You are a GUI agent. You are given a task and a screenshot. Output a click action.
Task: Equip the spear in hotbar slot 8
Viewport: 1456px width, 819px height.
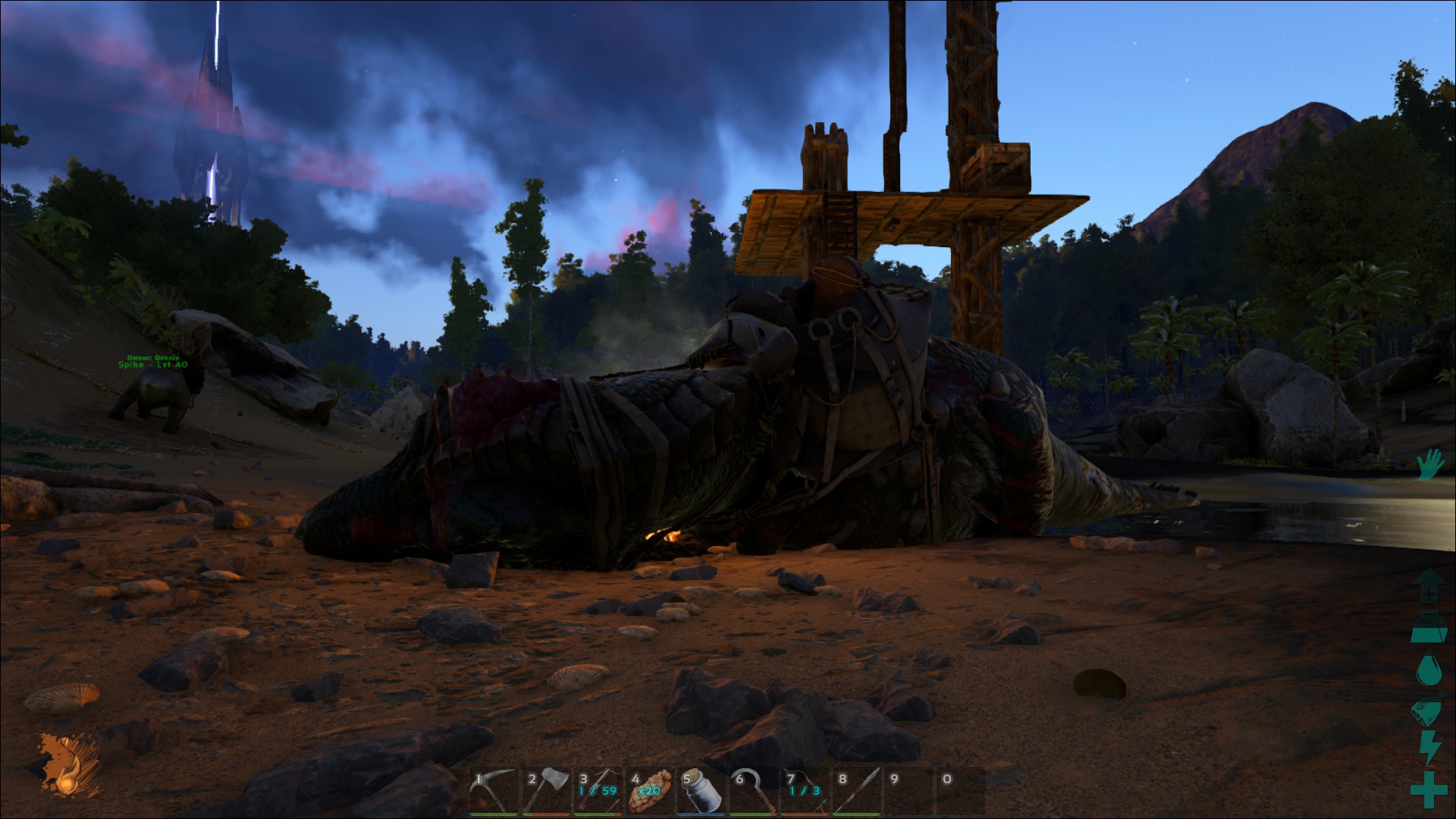coord(857,792)
